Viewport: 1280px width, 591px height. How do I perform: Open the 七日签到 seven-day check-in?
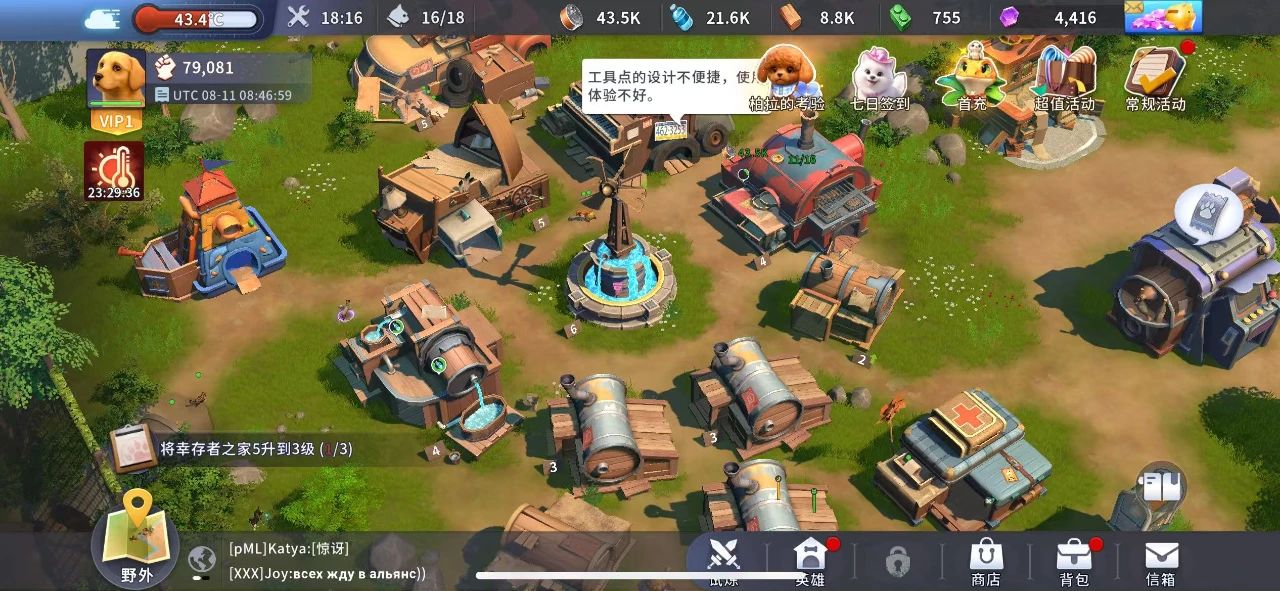(x=879, y=78)
